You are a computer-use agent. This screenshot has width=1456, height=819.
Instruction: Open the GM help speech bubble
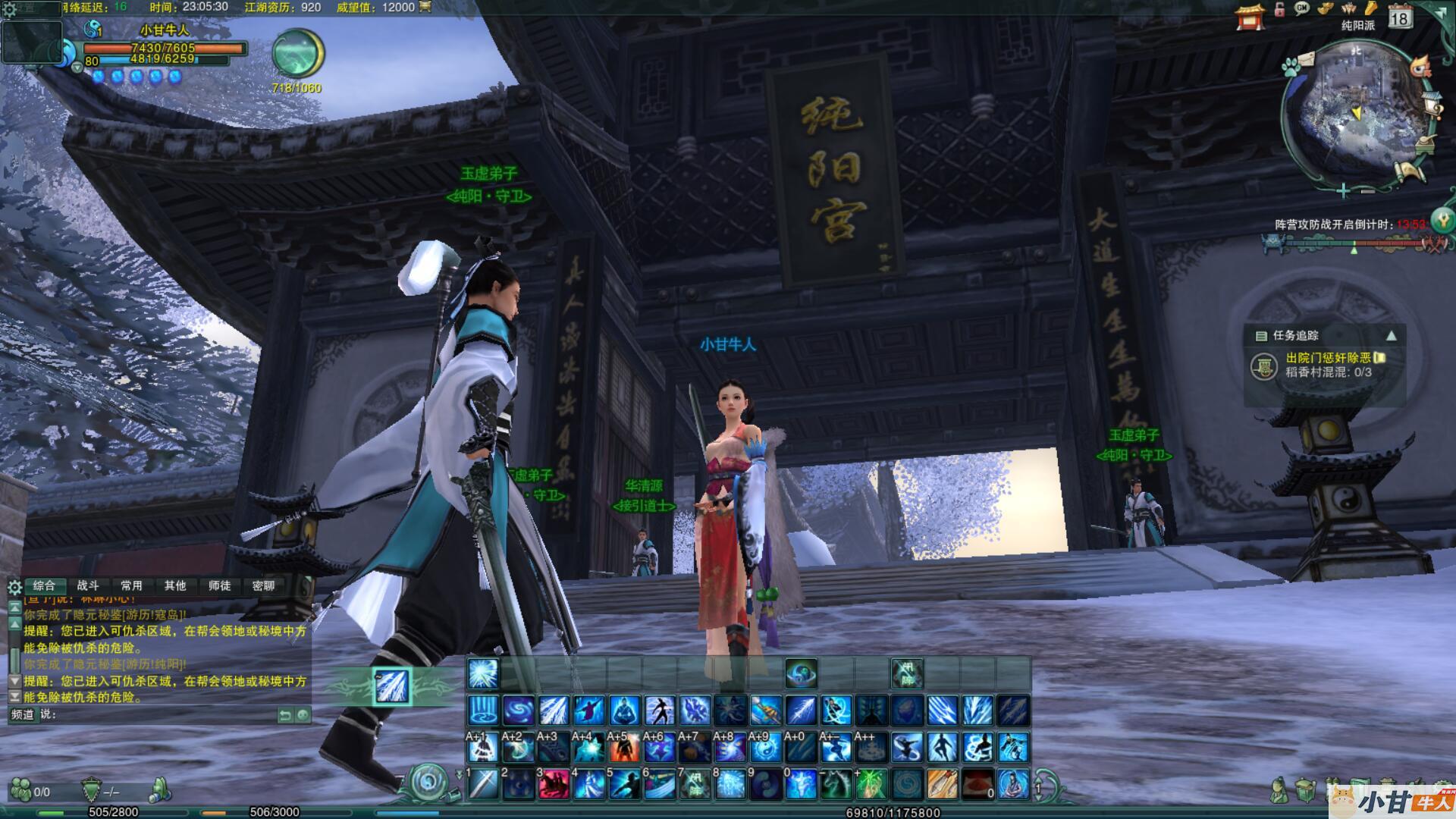tap(1302, 9)
